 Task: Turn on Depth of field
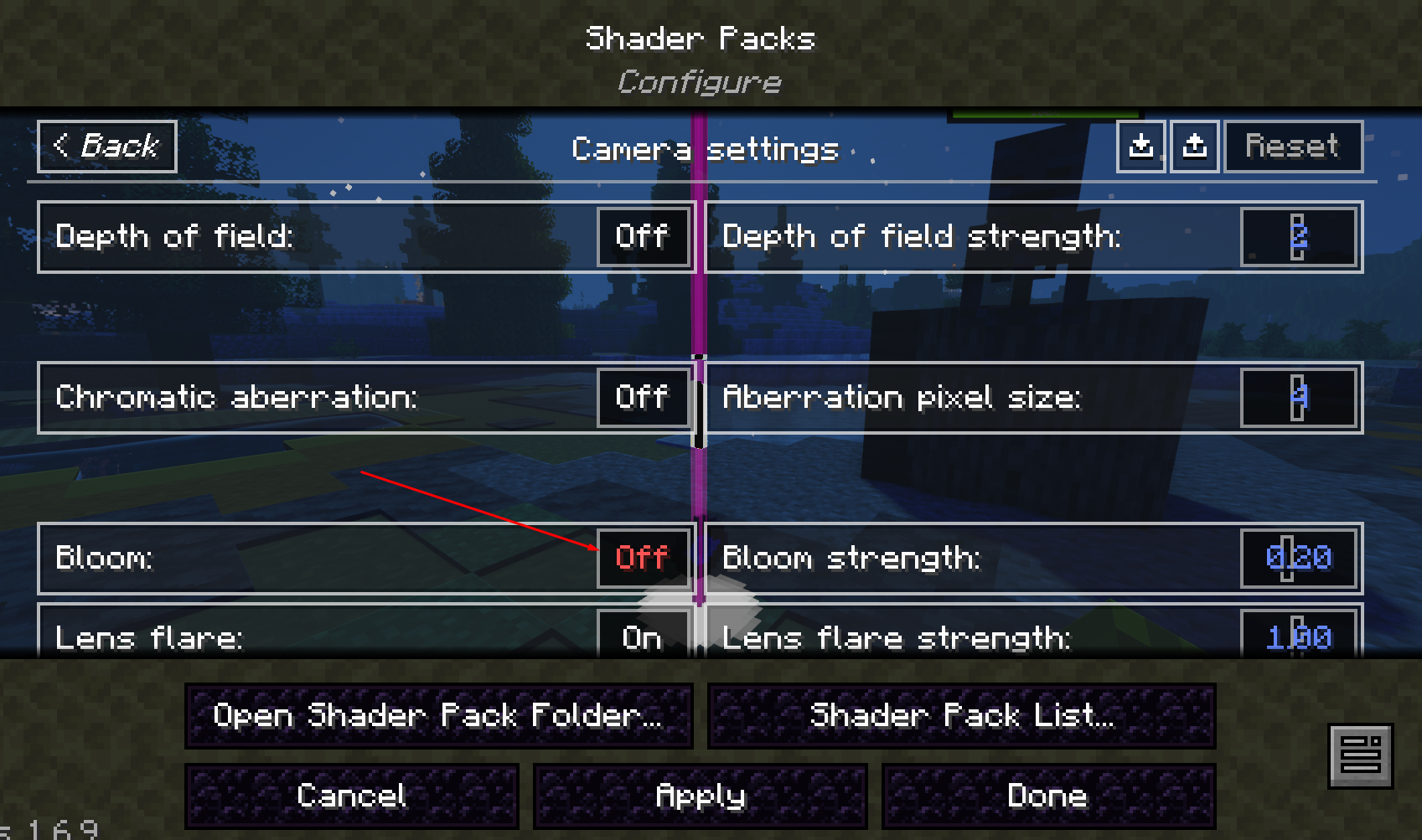(x=643, y=236)
